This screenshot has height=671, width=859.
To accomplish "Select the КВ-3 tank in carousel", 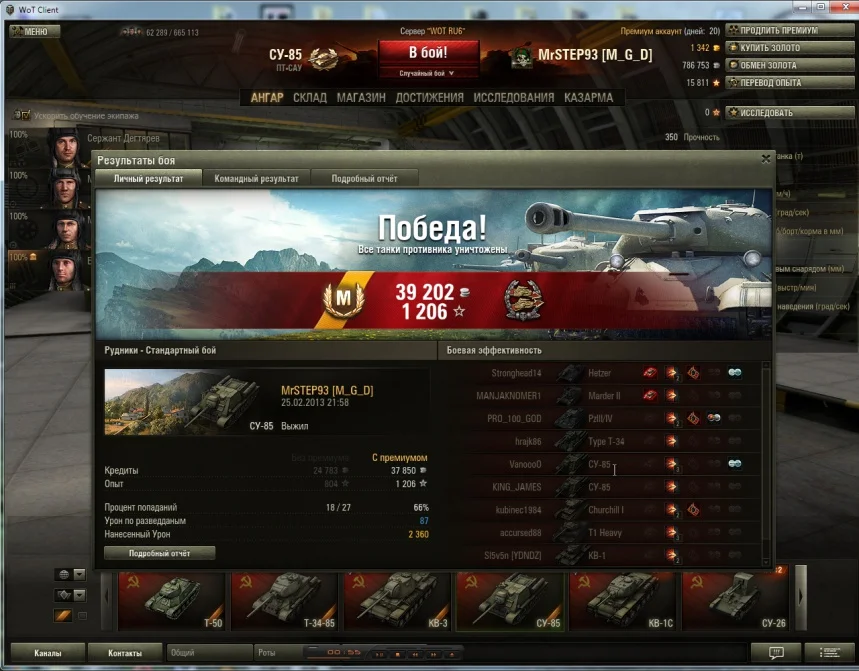I will [x=398, y=602].
